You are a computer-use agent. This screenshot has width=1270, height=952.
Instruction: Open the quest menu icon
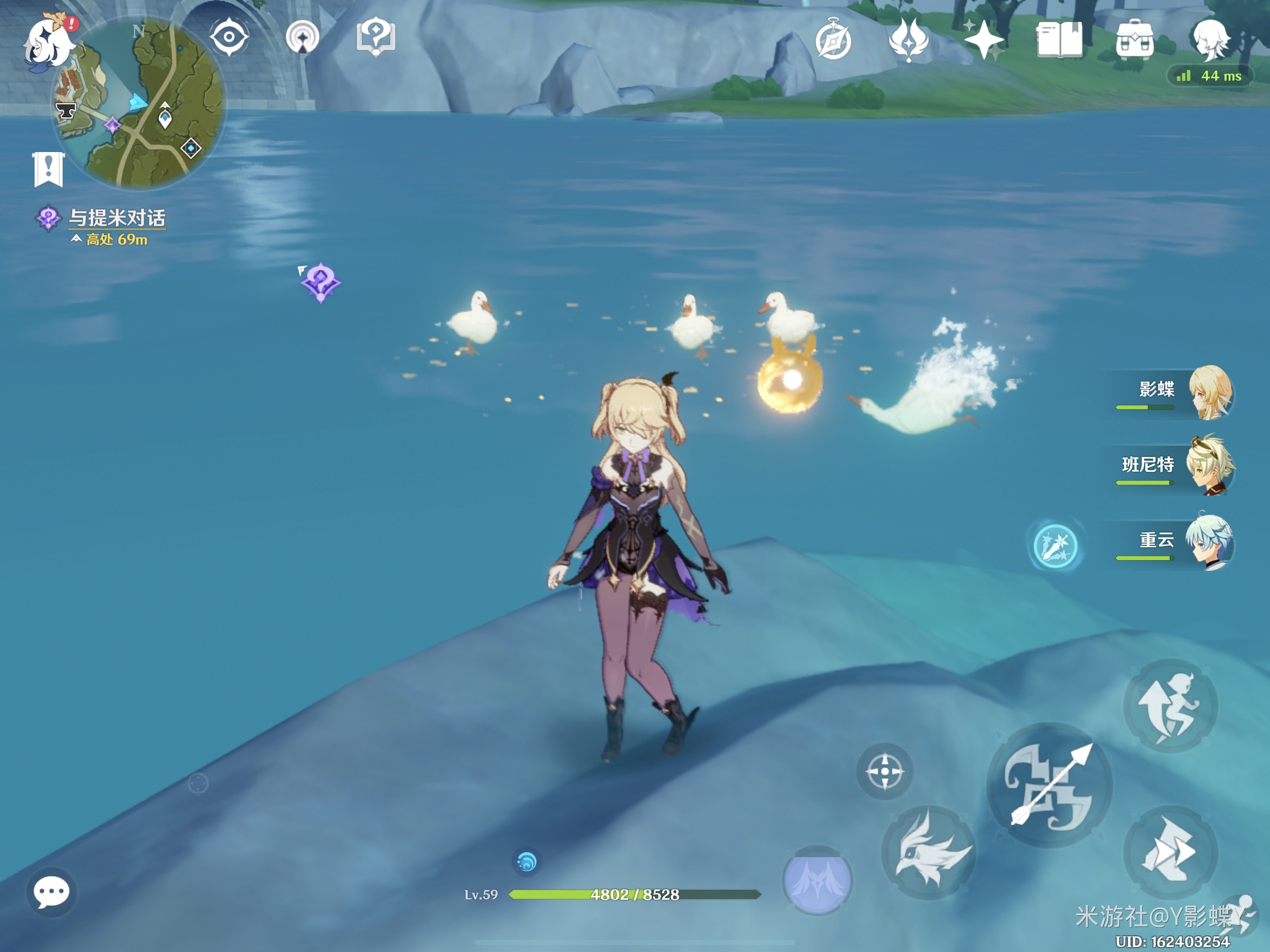(376, 37)
